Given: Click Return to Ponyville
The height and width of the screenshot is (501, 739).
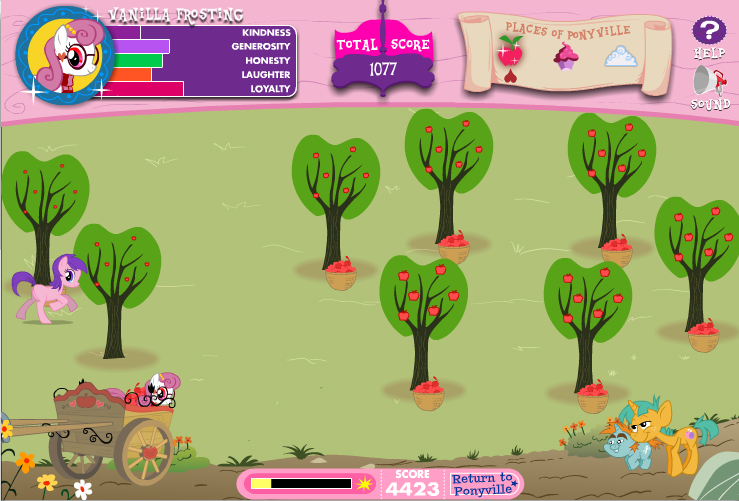Looking at the screenshot, I should (x=486, y=484).
